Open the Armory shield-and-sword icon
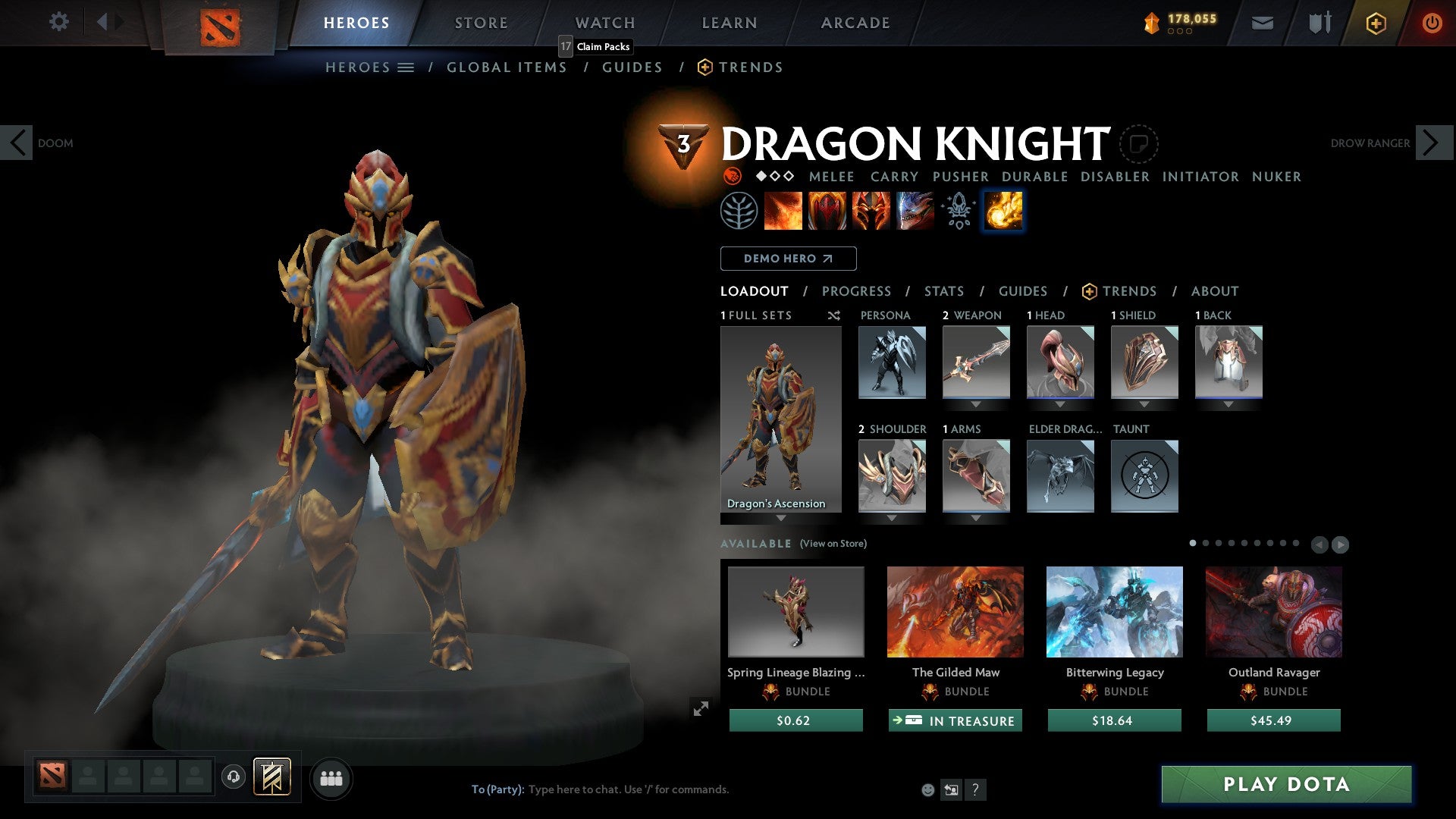This screenshot has height=819, width=1456. 1318,23
